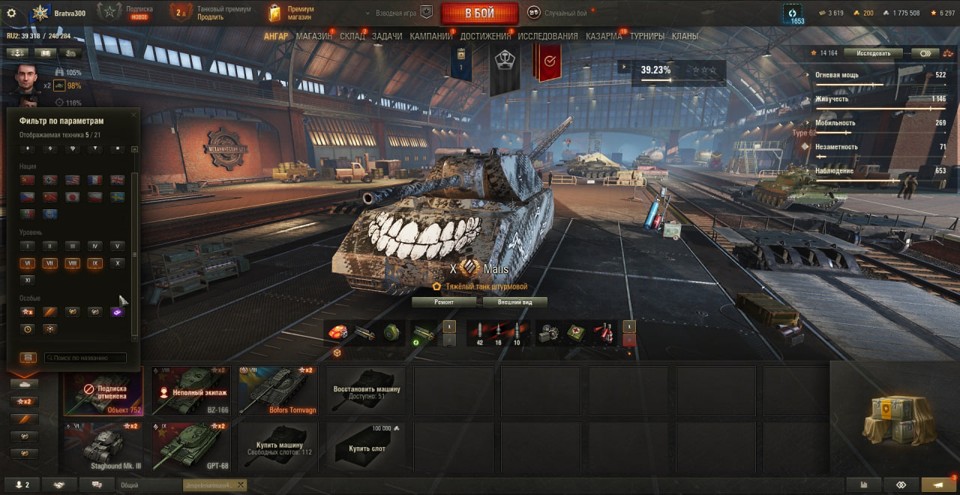
Task: Open the КАЗАРМА barracks tab
Action: [x=604, y=36]
